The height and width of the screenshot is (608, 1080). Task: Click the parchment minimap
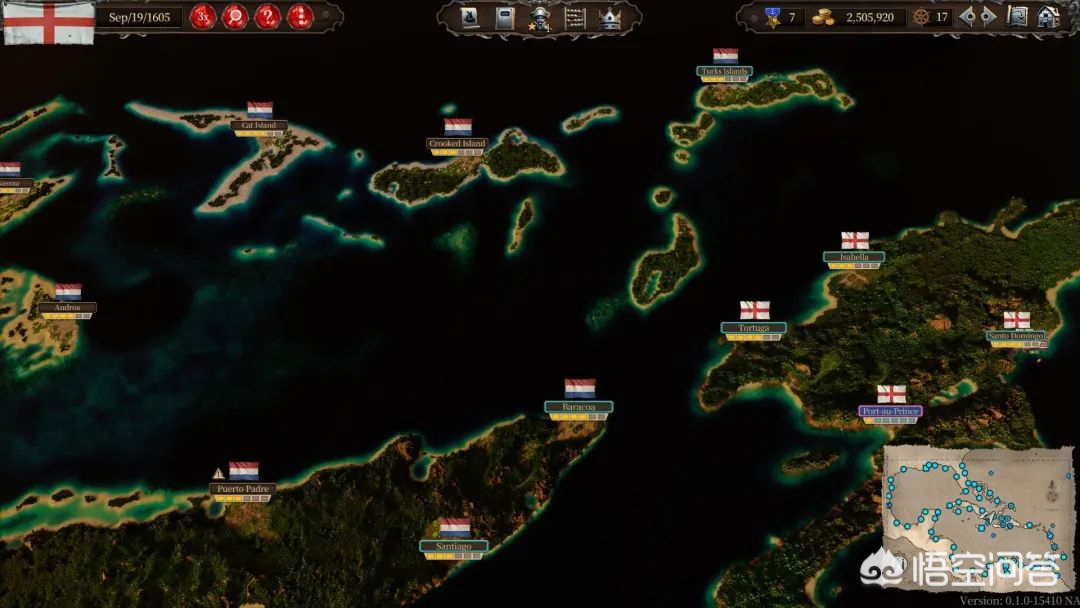pos(977,514)
